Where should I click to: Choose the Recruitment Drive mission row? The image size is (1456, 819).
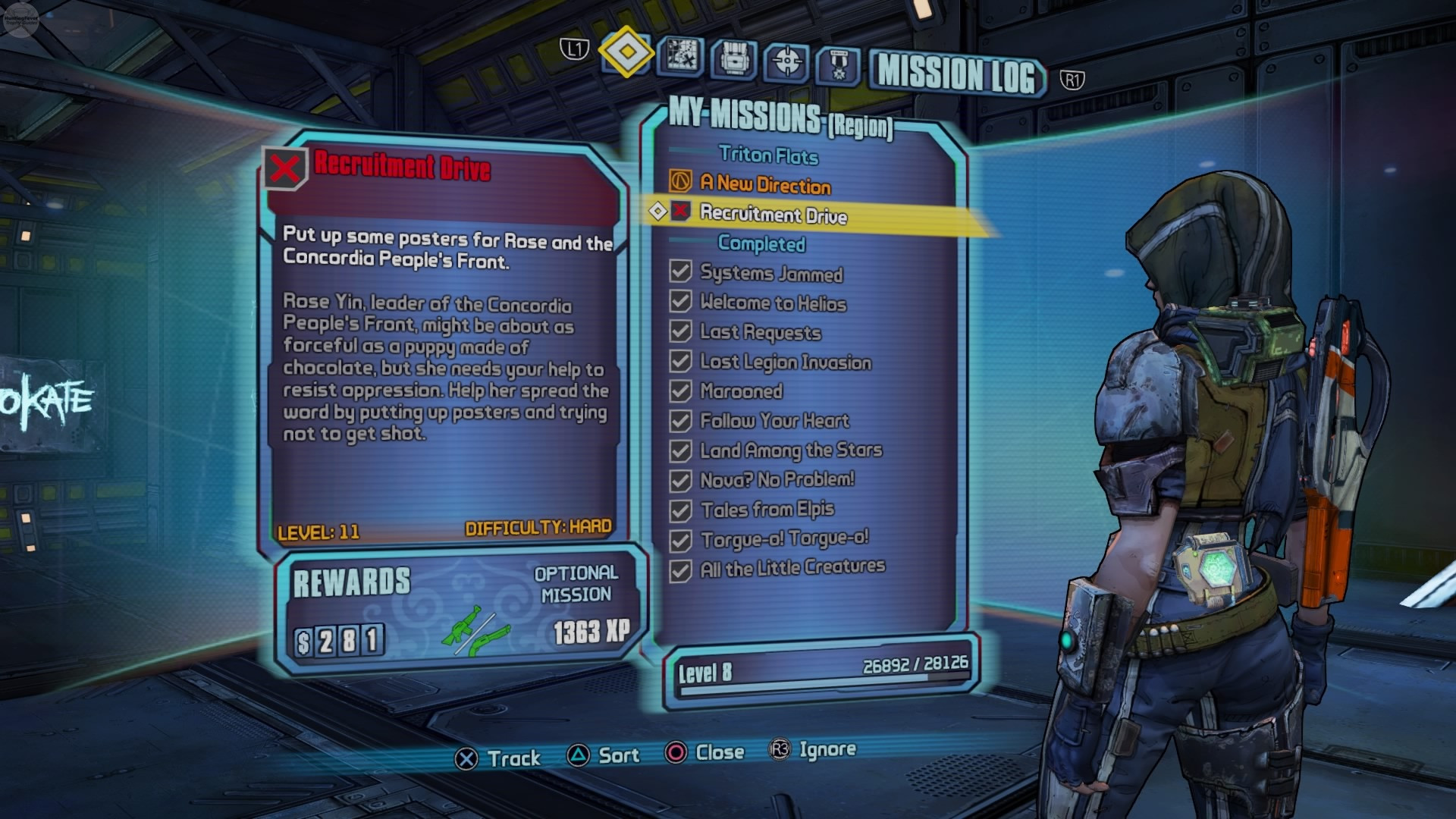pos(773,215)
